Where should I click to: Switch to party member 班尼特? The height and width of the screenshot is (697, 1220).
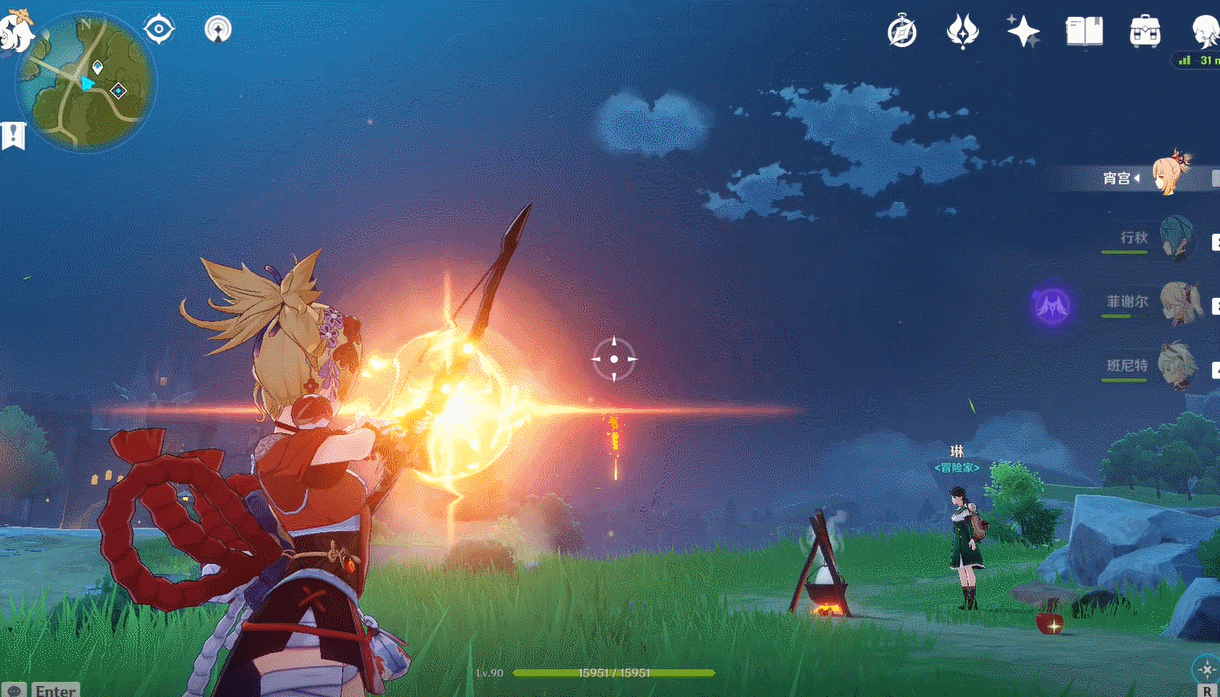(1176, 366)
